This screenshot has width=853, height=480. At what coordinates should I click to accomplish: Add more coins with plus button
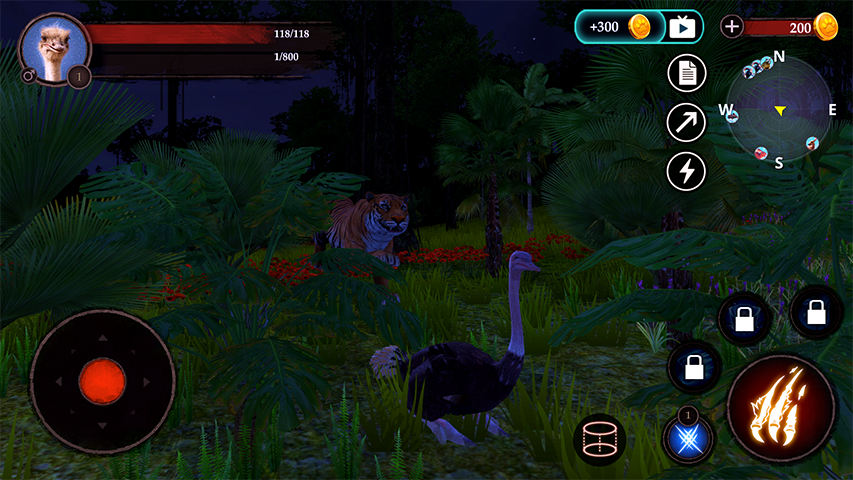[x=732, y=27]
